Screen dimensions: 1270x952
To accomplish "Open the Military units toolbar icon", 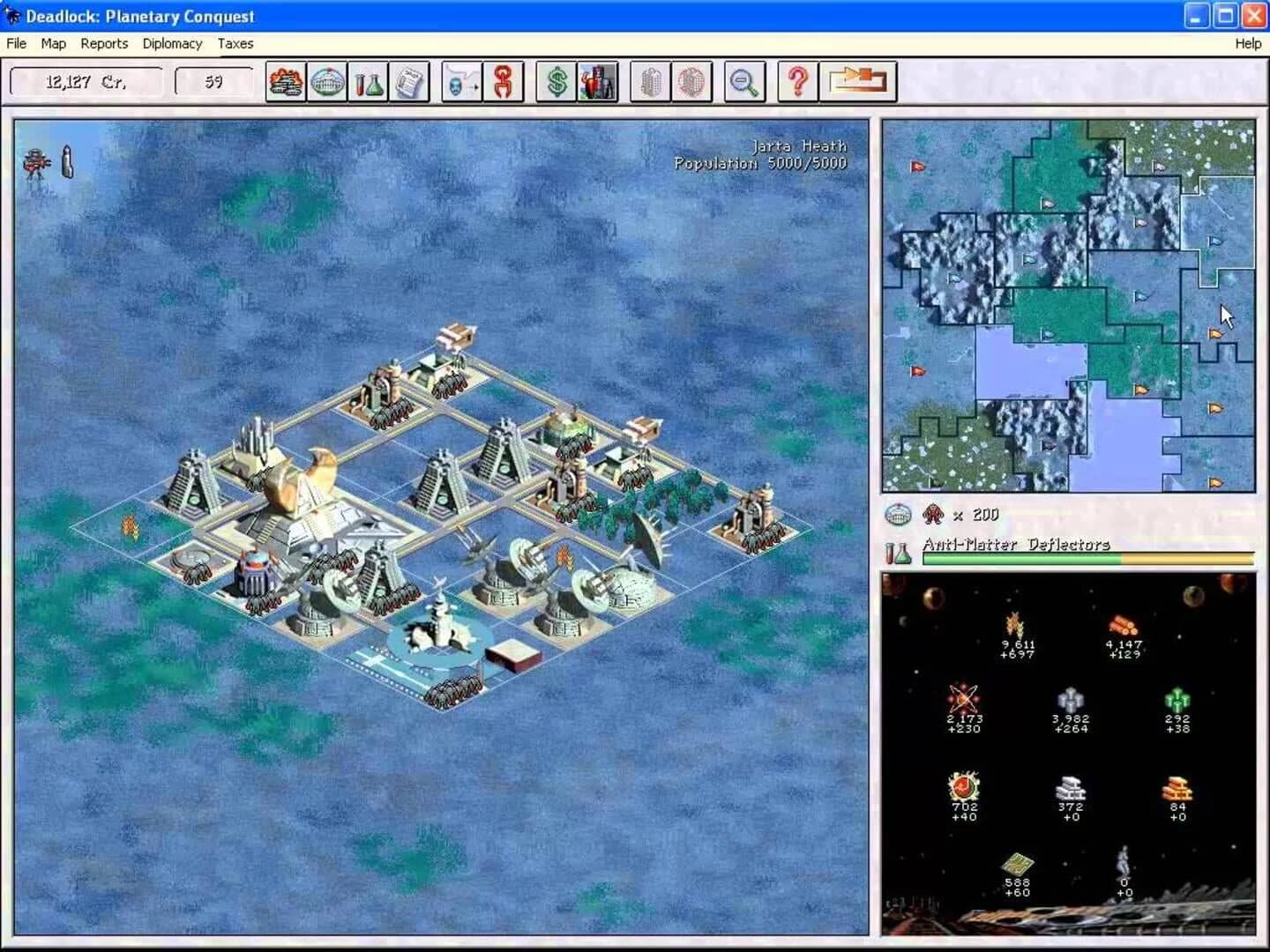I will [x=284, y=81].
